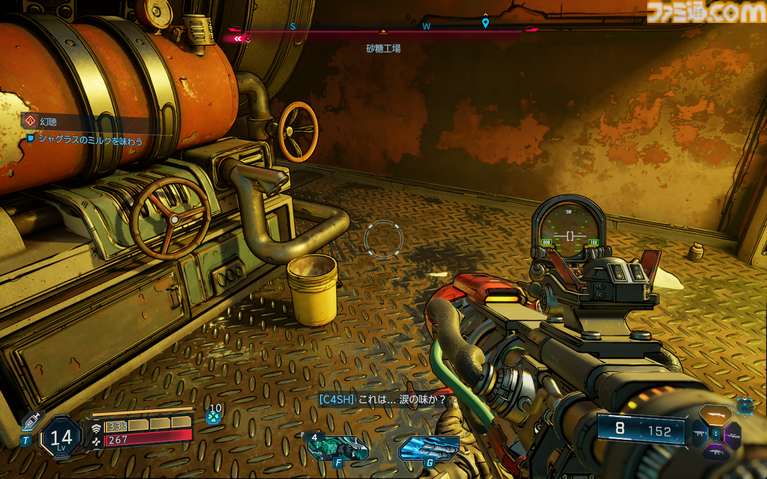The image size is (767, 479).
Task: Equip the purple bottom weapon slot
Action: pos(715,451)
